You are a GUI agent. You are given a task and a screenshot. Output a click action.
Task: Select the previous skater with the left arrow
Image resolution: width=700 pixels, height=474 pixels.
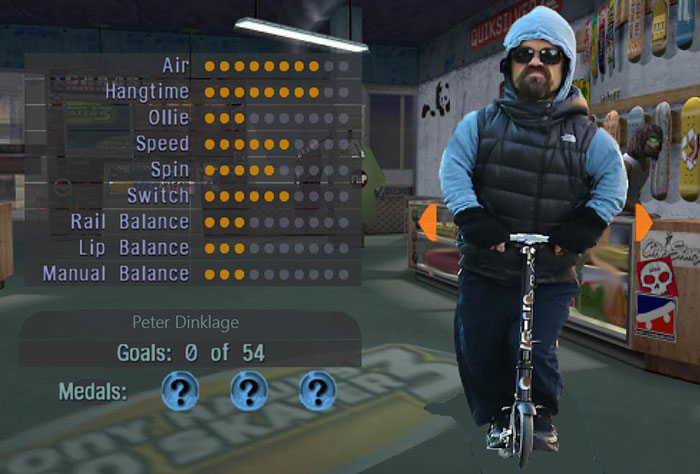[x=427, y=223]
